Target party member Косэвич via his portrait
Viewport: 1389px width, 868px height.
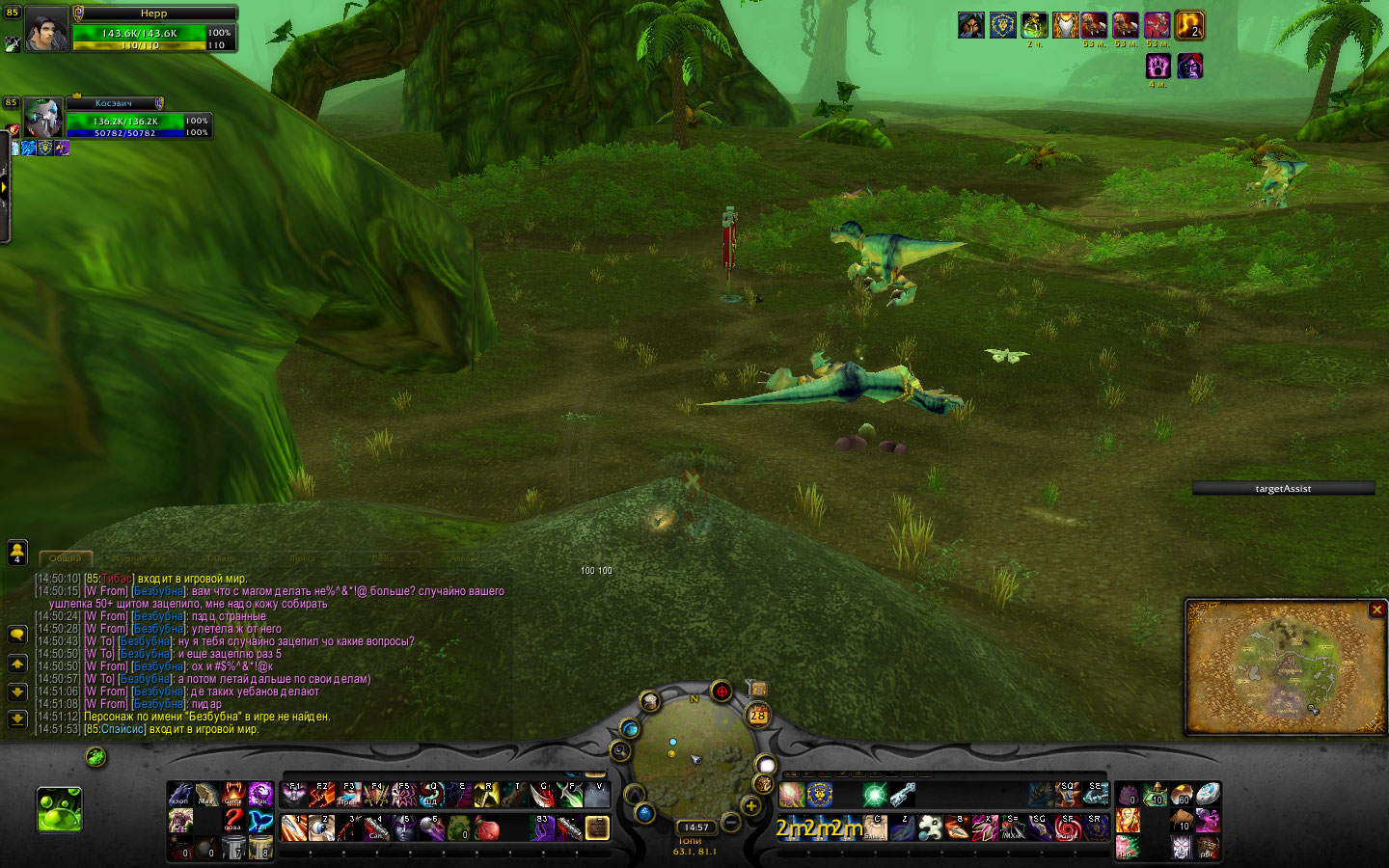pos(43,119)
